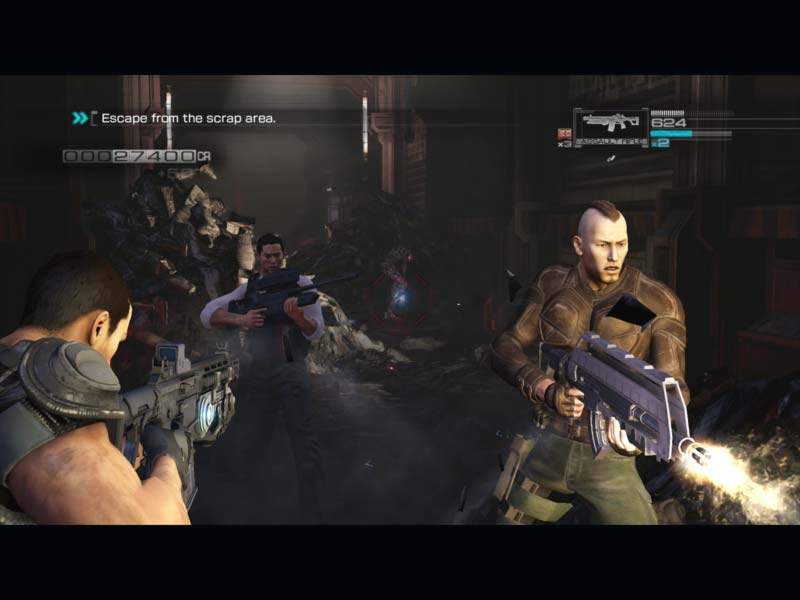Click the "Escape from the scrap area" objective

pyautogui.click(x=188, y=118)
